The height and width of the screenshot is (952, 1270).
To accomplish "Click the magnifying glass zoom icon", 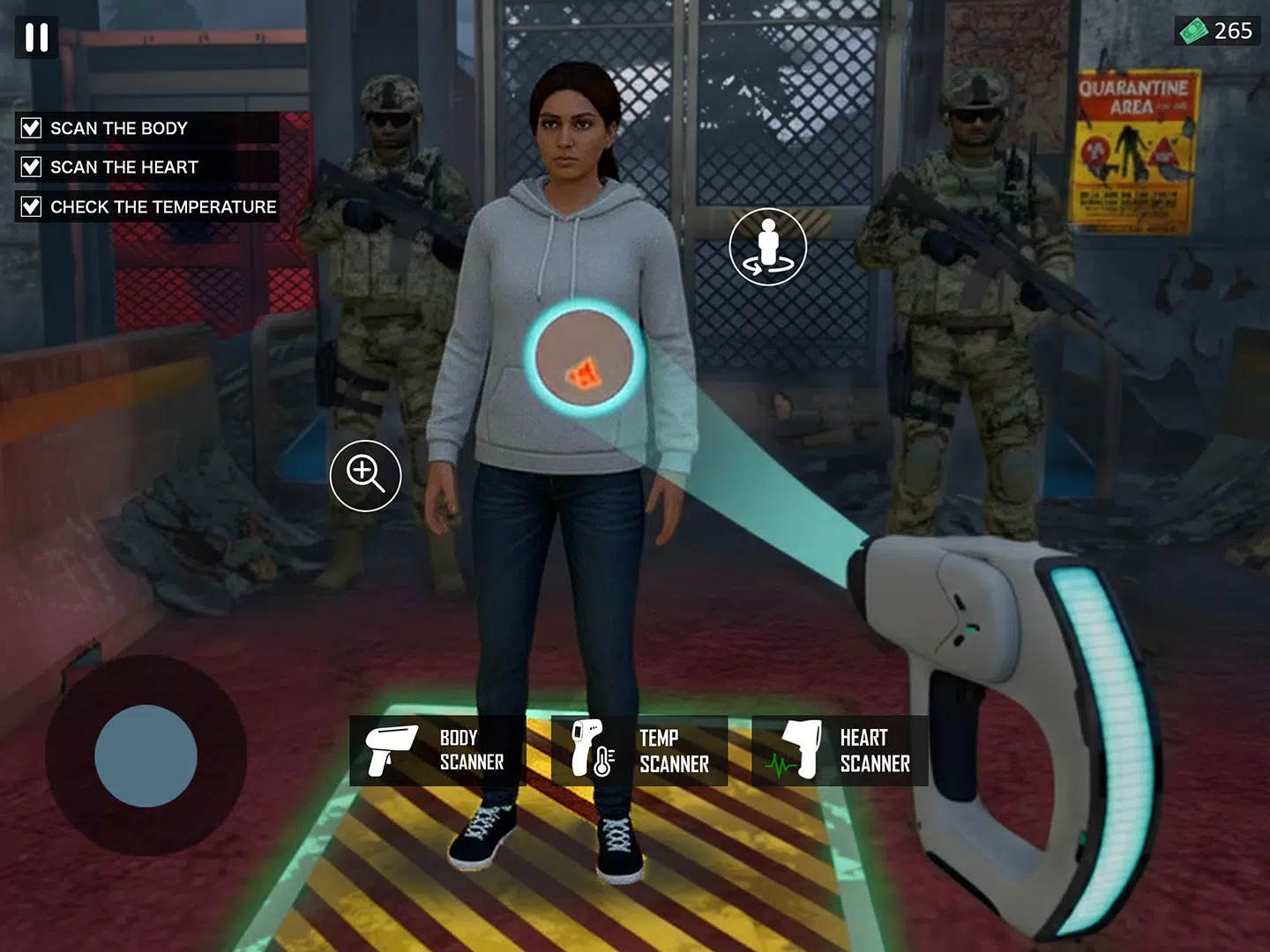I will tap(366, 475).
